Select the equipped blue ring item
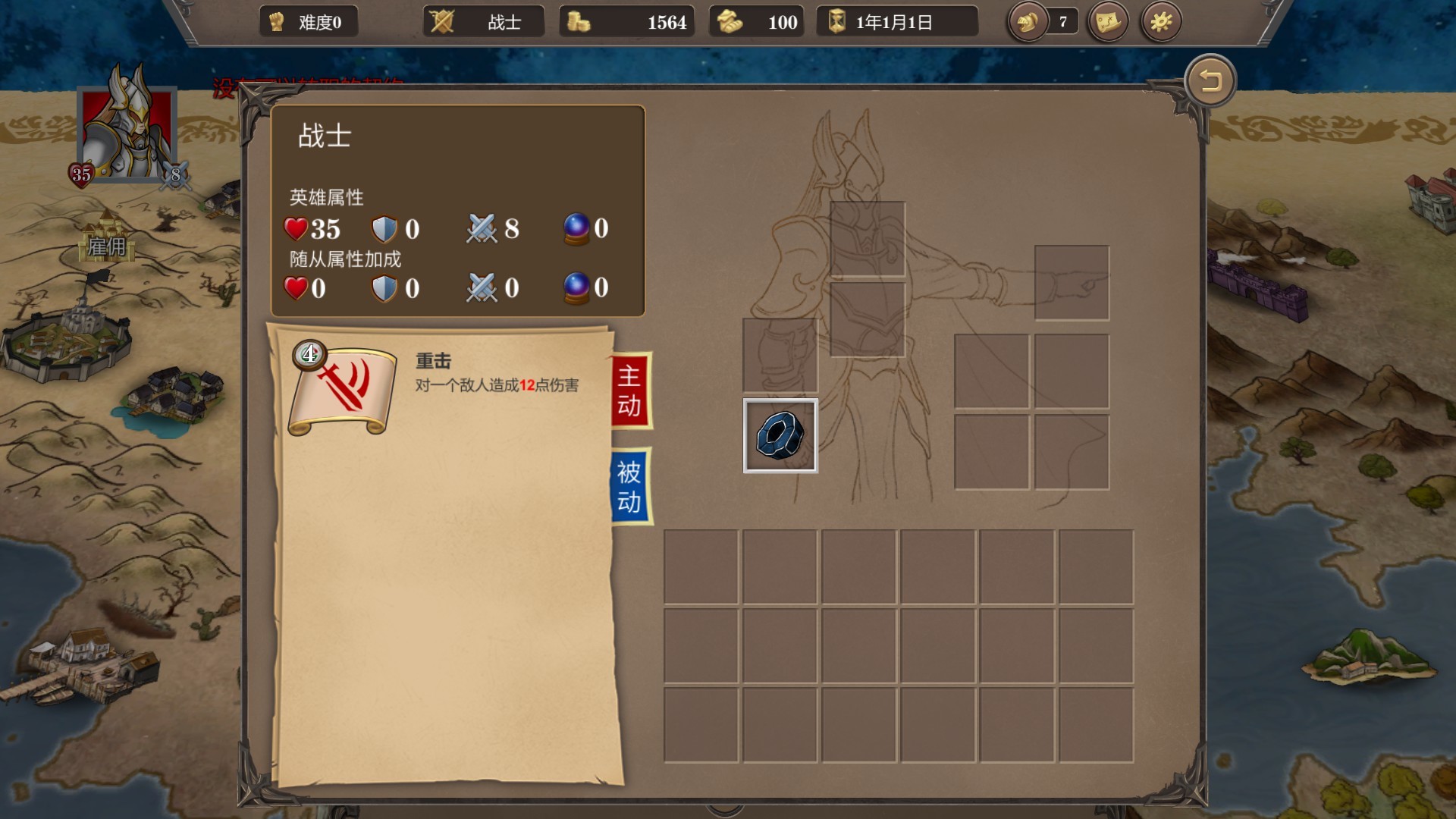Image resolution: width=1456 pixels, height=819 pixels. [x=780, y=435]
